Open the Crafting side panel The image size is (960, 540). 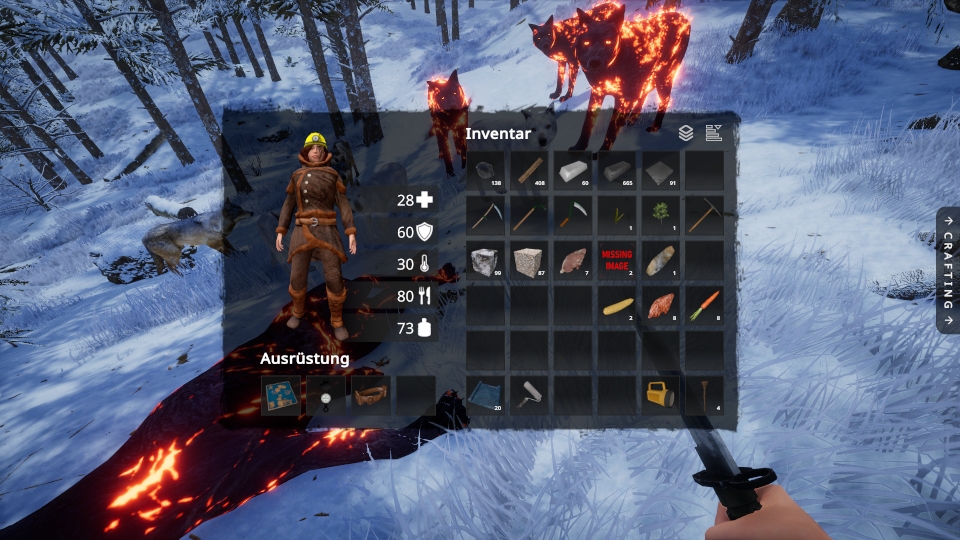click(x=948, y=269)
